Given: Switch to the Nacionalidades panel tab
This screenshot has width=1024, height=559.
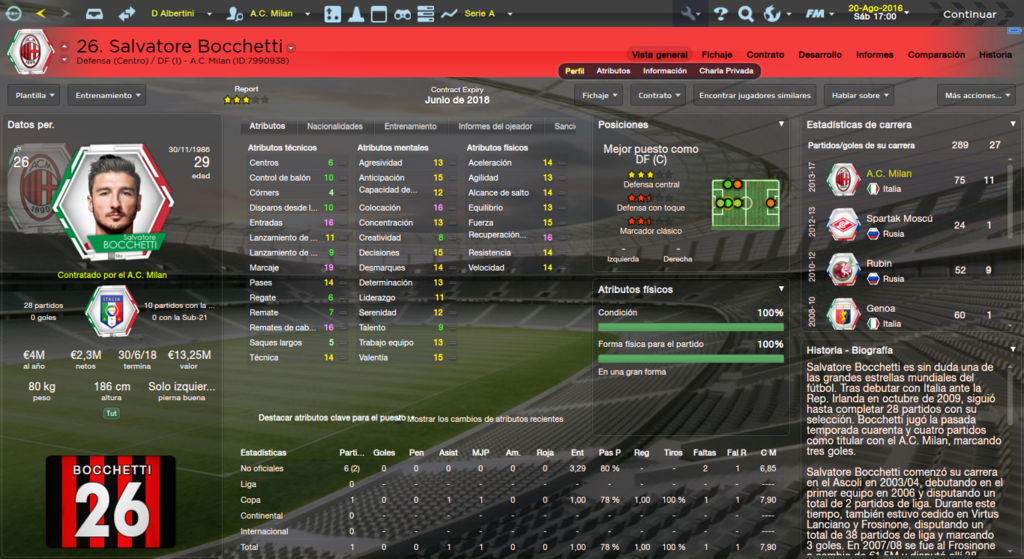Looking at the screenshot, I should pyautogui.click(x=334, y=127).
